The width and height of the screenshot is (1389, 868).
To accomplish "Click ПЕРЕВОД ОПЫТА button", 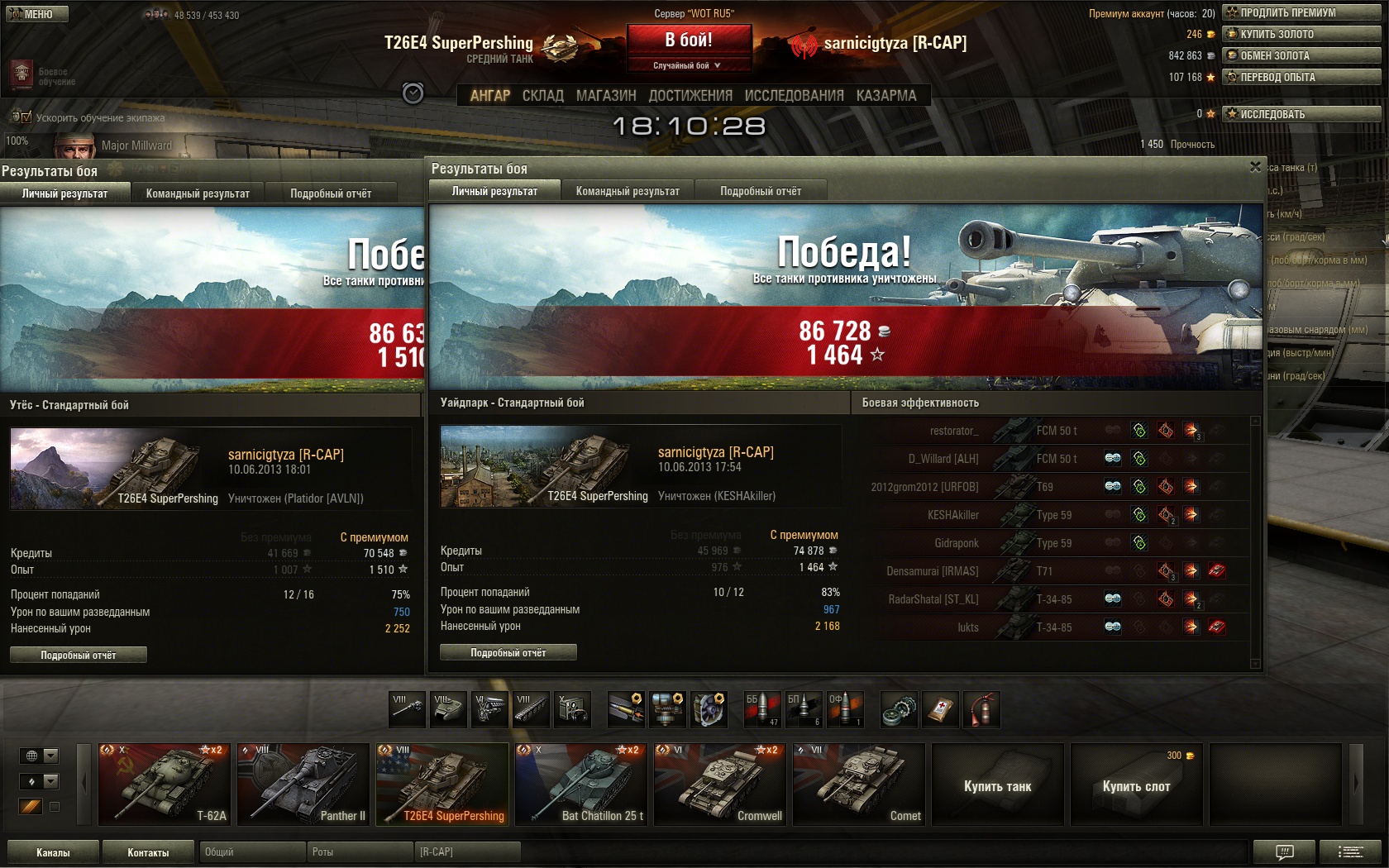I will click(1302, 77).
